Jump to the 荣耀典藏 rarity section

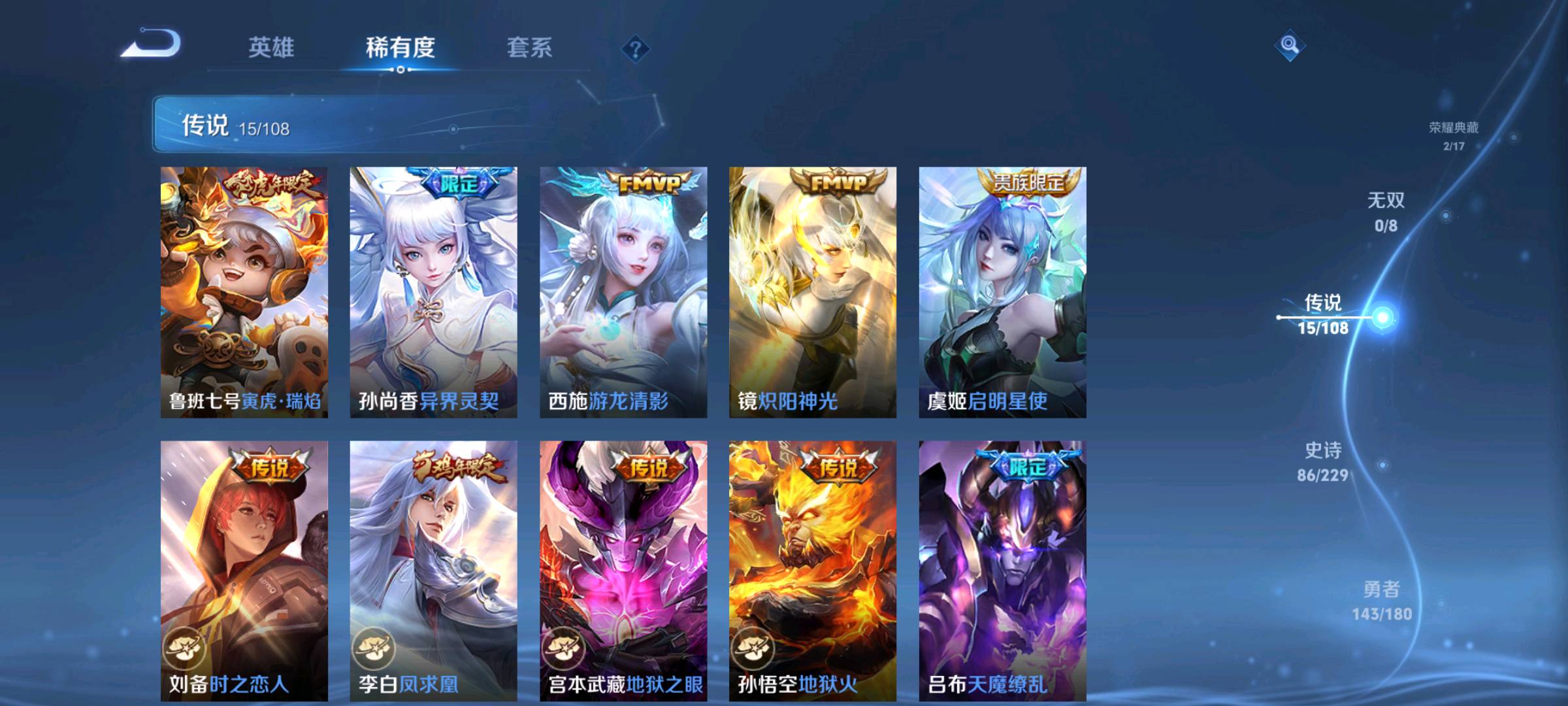(1454, 135)
